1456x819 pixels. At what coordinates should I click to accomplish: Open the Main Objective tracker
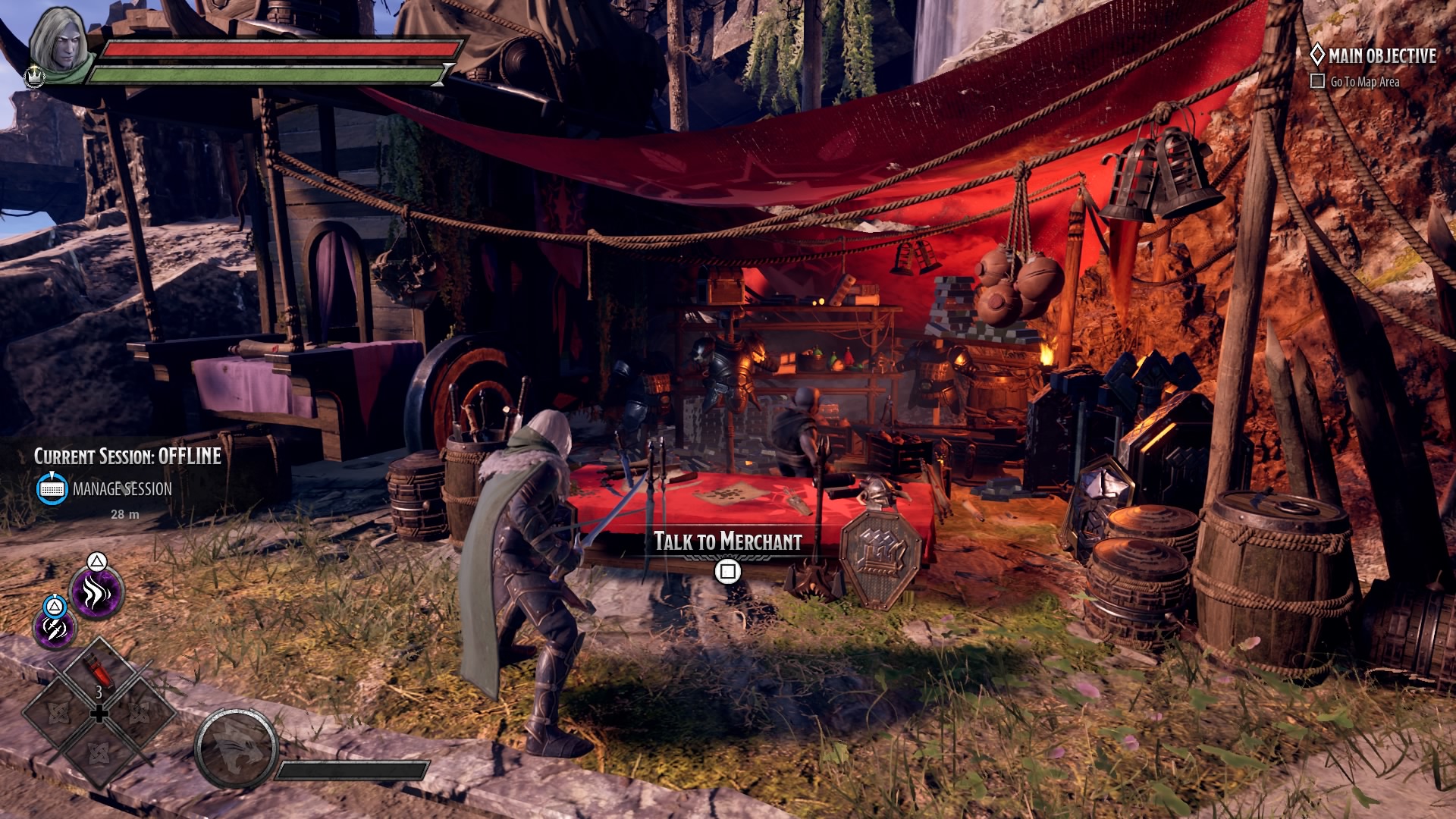(x=1382, y=56)
